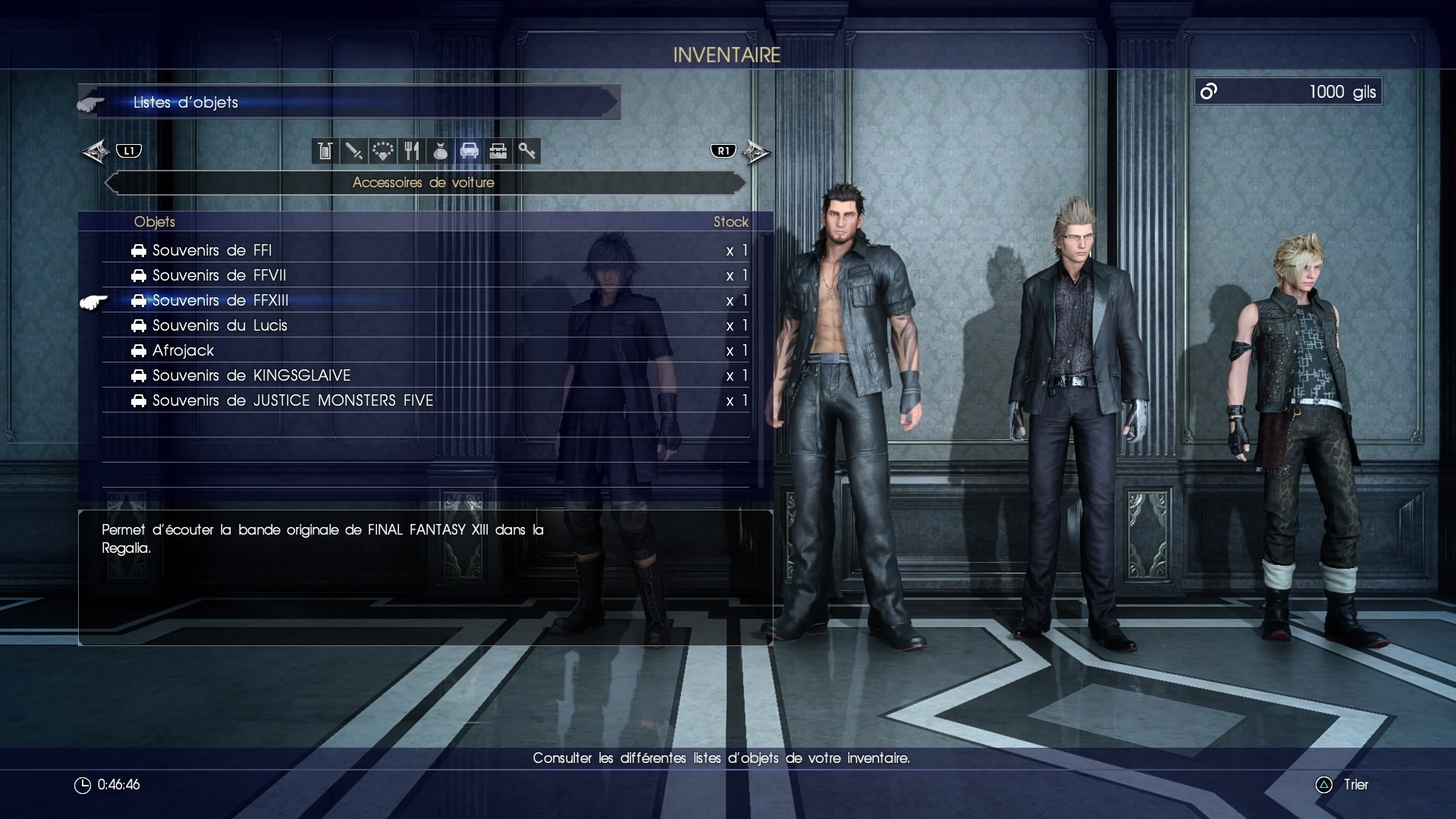Show the jewel necklace accessories tab

coord(382,151)
